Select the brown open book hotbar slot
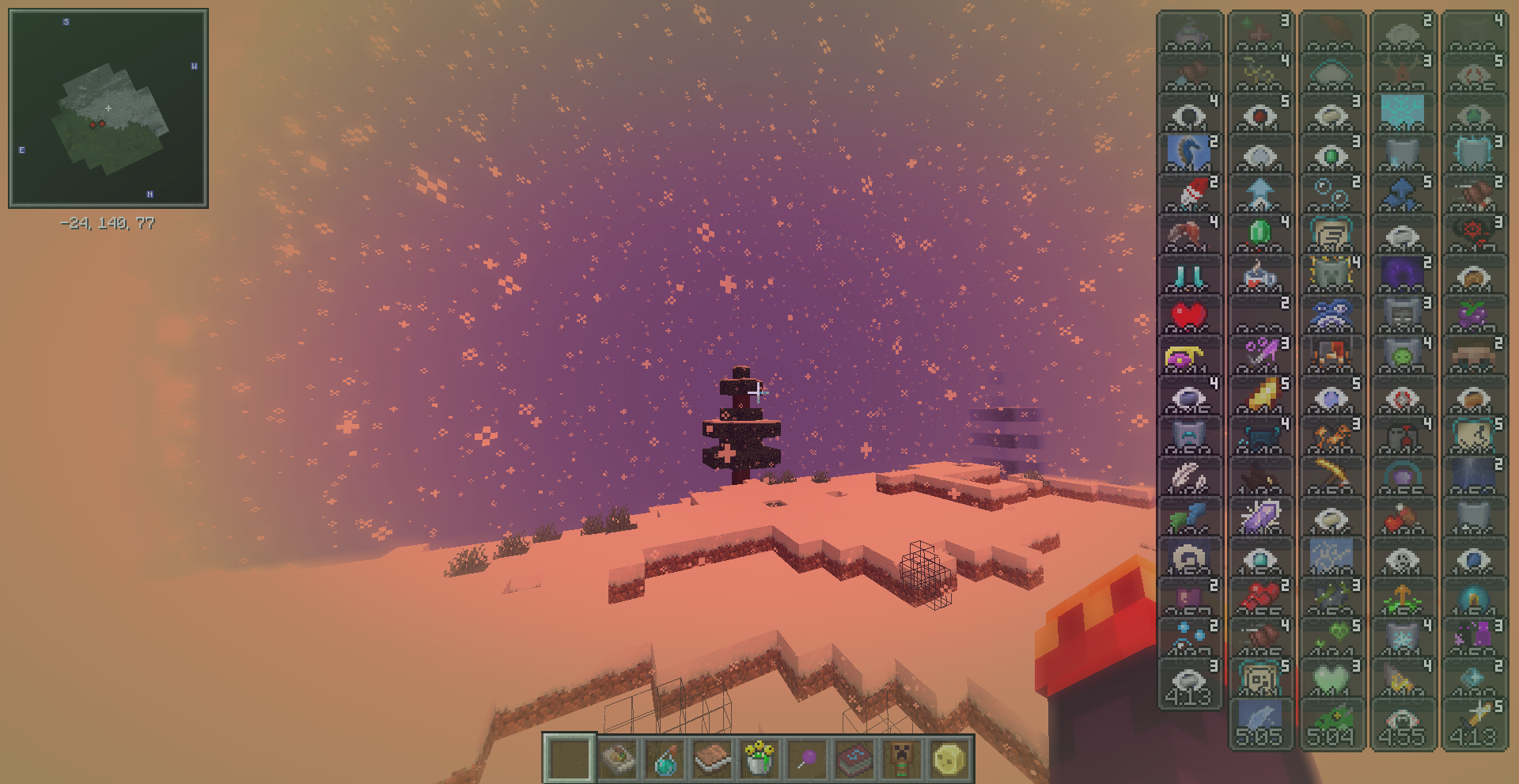The image size is (1519, 784). (712, 759)
